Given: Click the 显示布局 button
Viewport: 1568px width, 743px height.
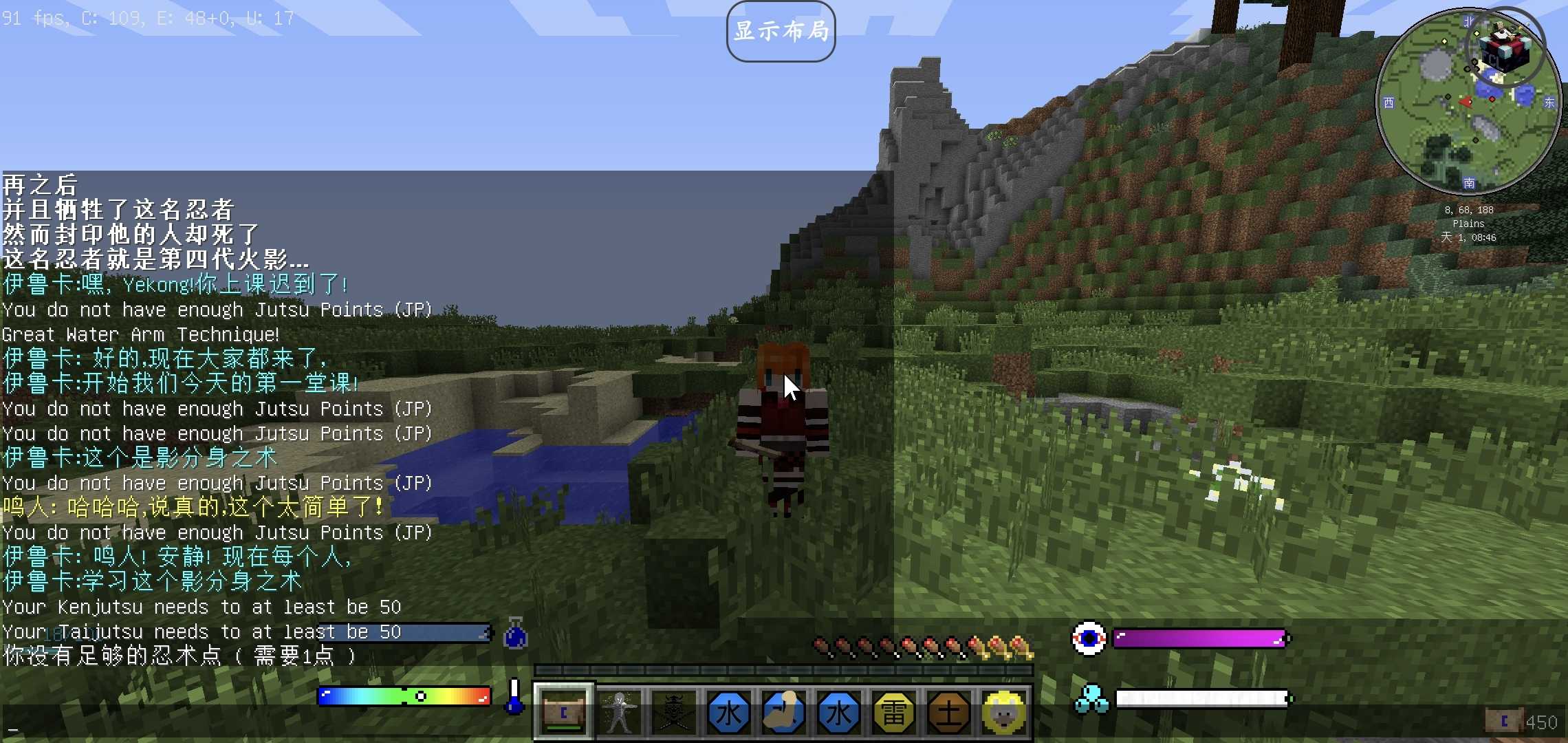Looking at the screenshot, I should point(781,32).
